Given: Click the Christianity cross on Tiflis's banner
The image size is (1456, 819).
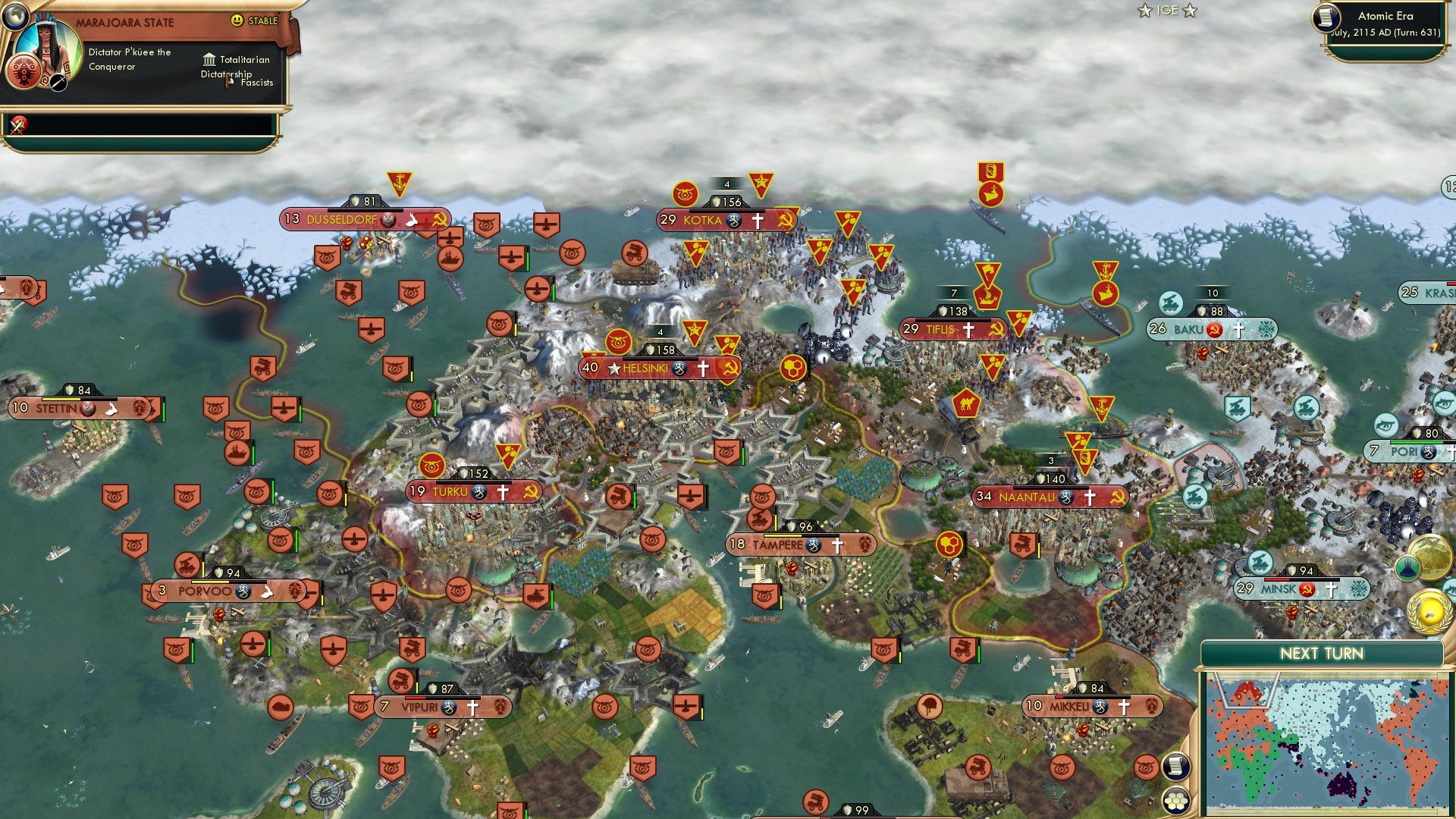Looking at the screenshot, I should (968, 329).
